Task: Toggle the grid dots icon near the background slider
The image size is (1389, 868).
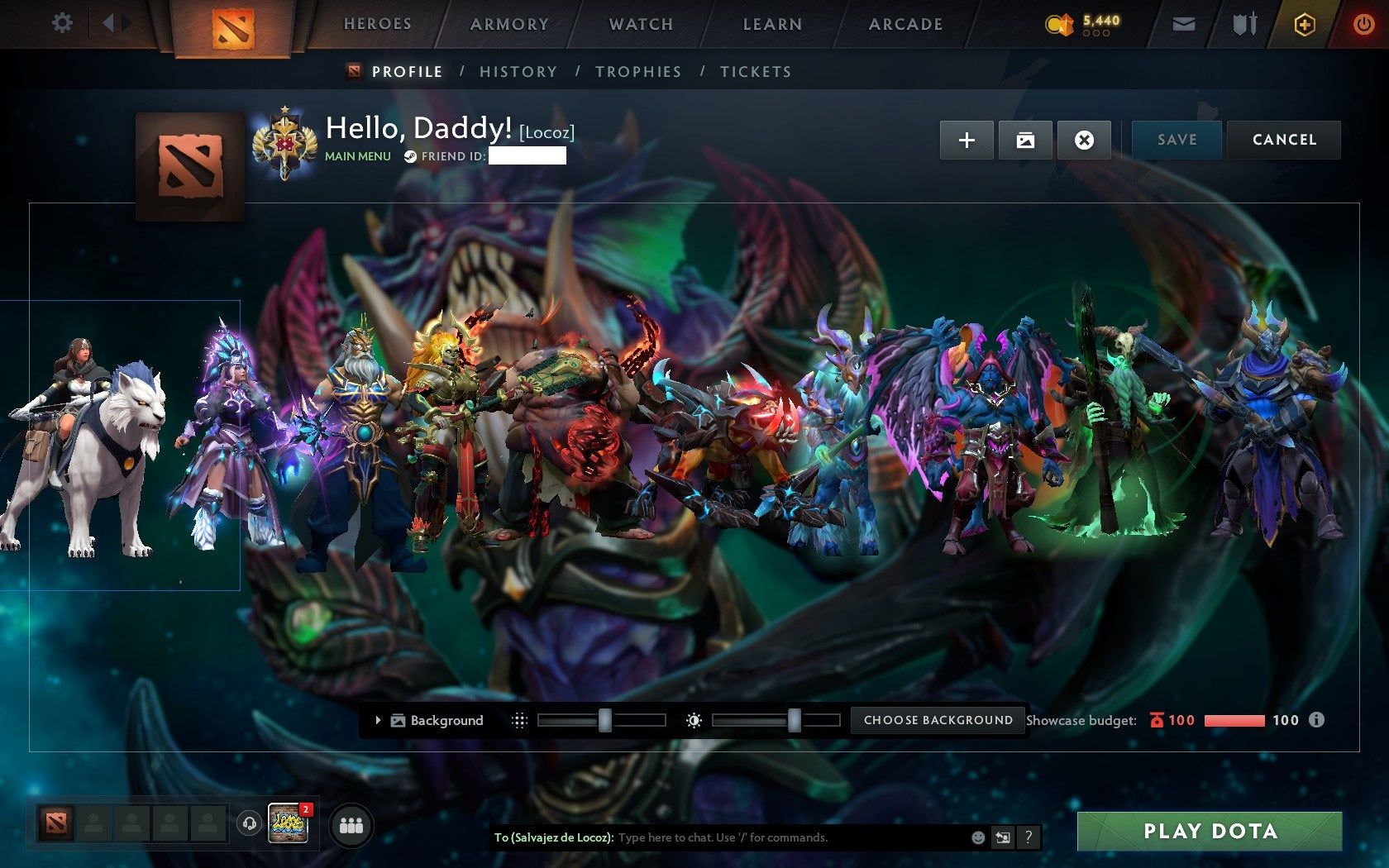Action: pyautogui.click(x=521, y=720)
